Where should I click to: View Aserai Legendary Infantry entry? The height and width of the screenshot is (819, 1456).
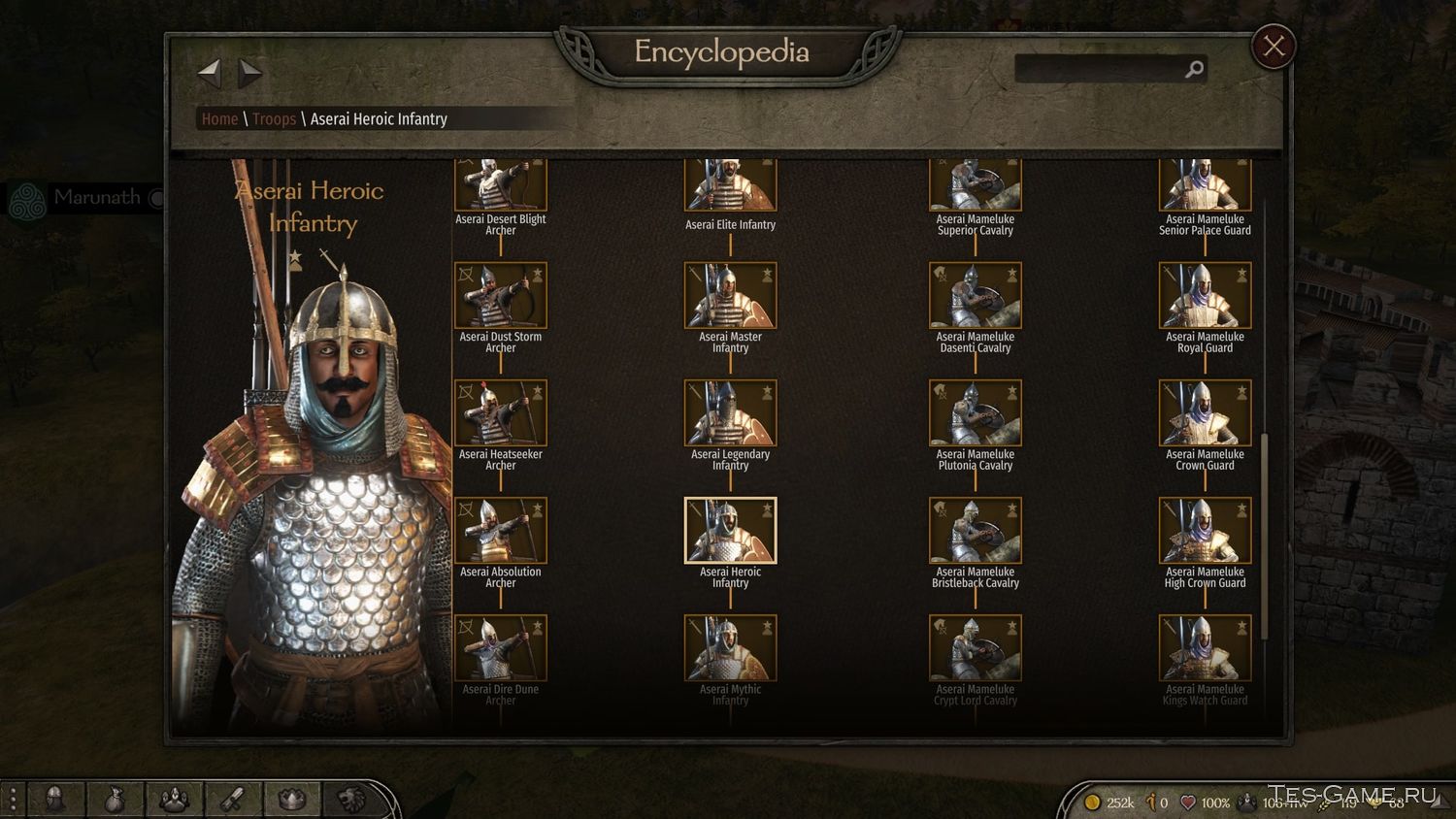[x=730, y=413]
